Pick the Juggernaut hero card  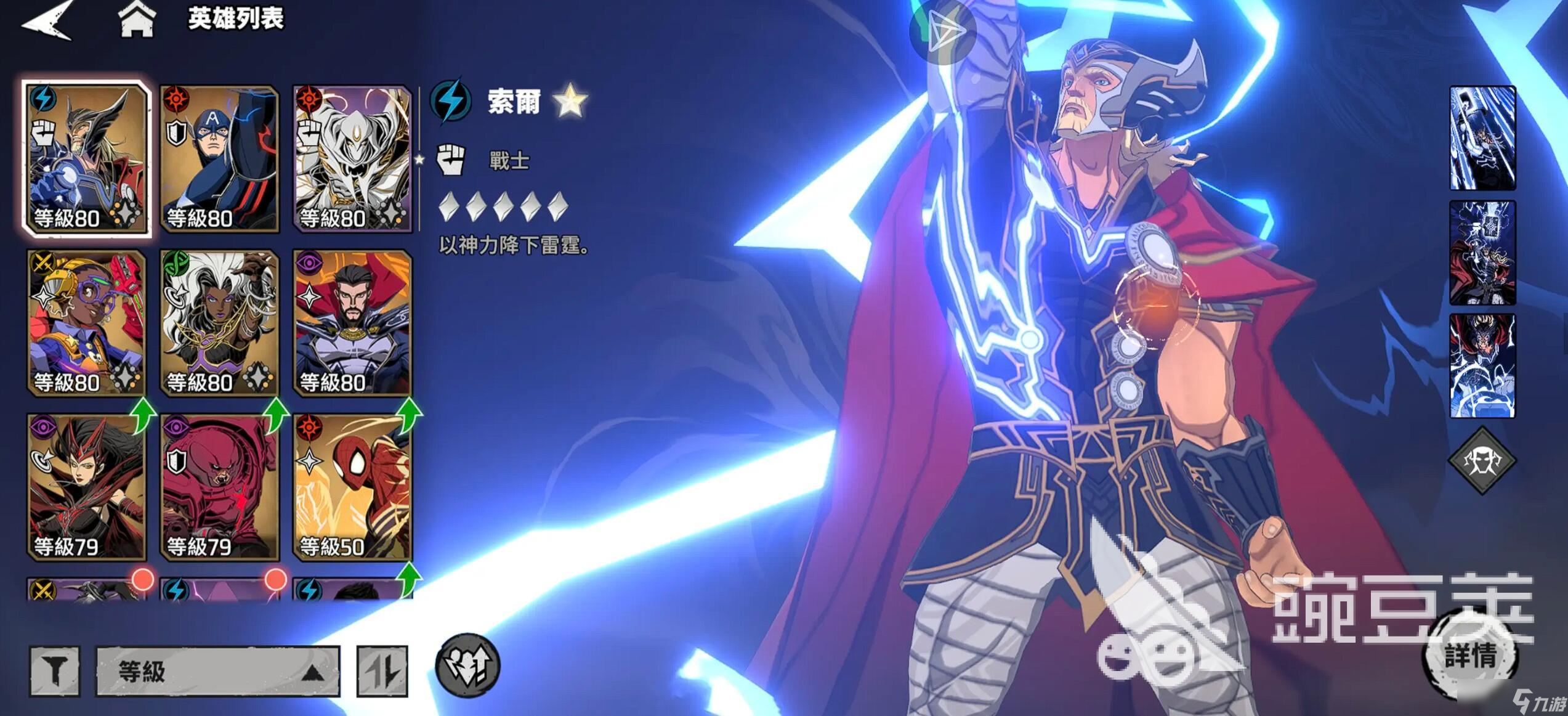[x=219, y=487]
